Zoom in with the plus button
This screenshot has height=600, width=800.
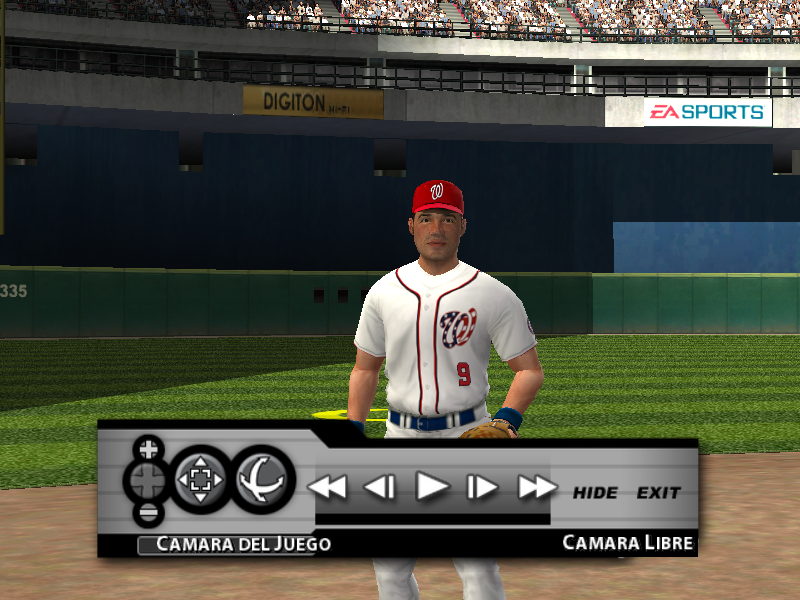[149, 447]
